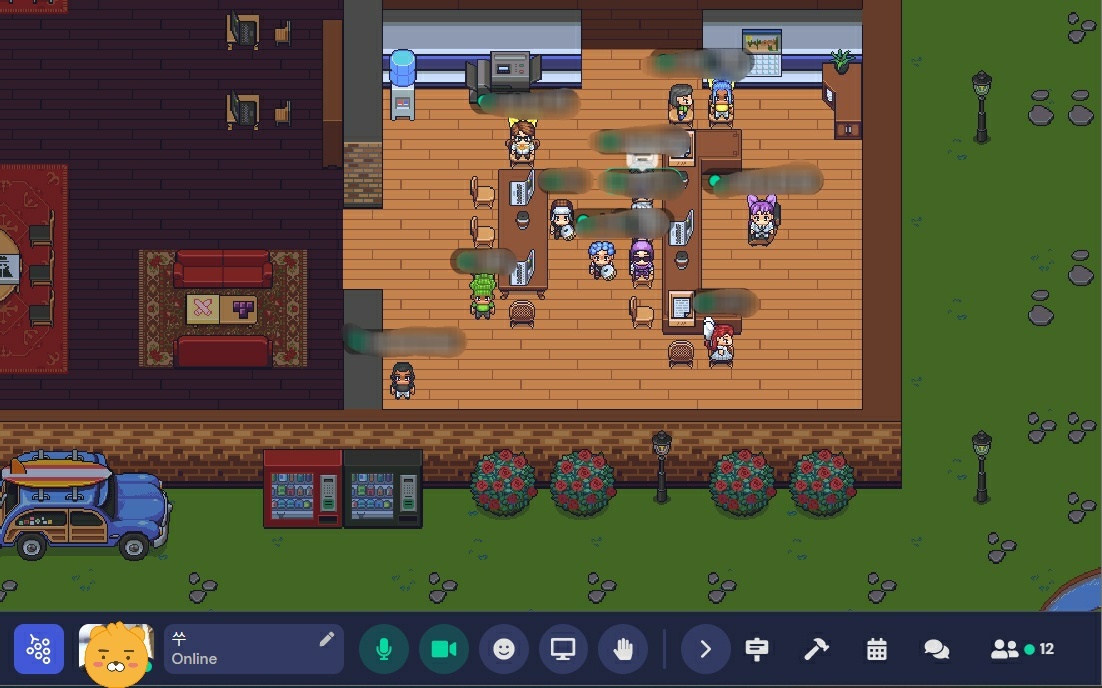The image size is (1102, 688).
Task: Open the signpost info board icon
Action: [757, 650]
